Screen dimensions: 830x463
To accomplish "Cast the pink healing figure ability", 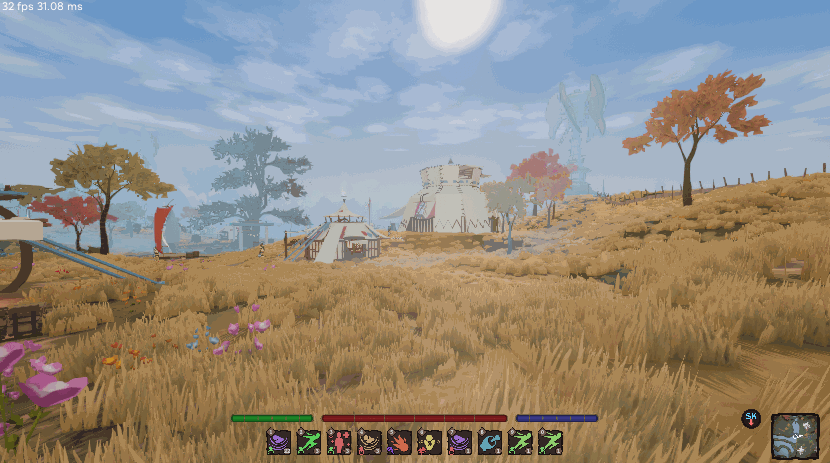I will 339,441.
